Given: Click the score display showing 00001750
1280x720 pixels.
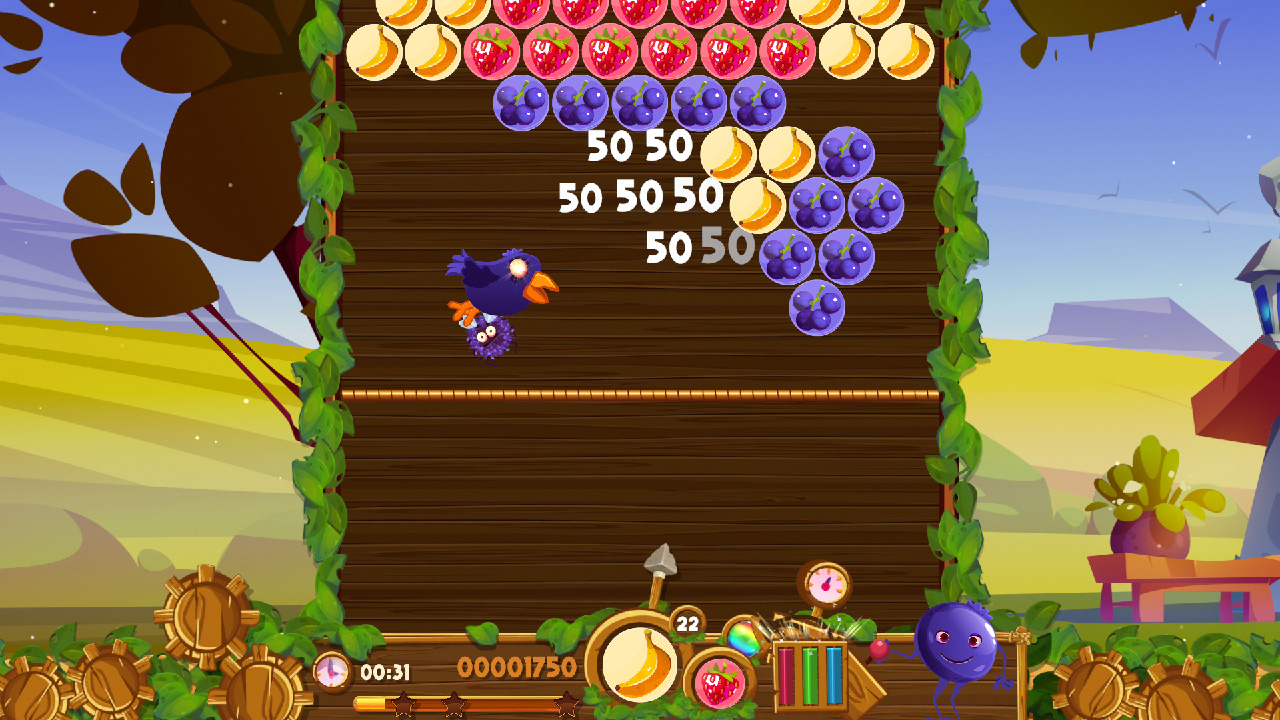Looking at the screenshot, I should (x=515, y=666).
